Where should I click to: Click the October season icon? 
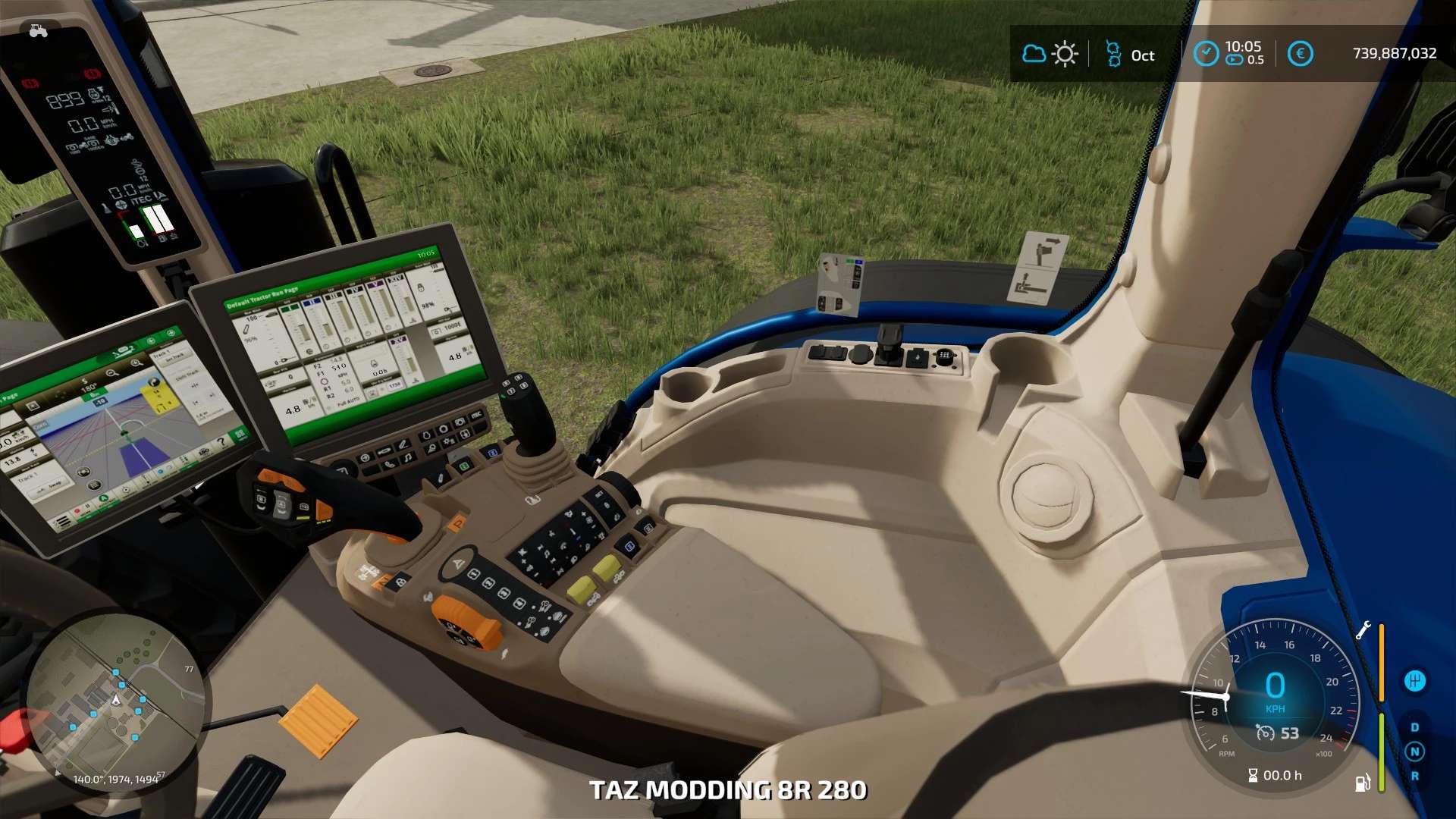pyautogui.click(x=1113, y=55)
